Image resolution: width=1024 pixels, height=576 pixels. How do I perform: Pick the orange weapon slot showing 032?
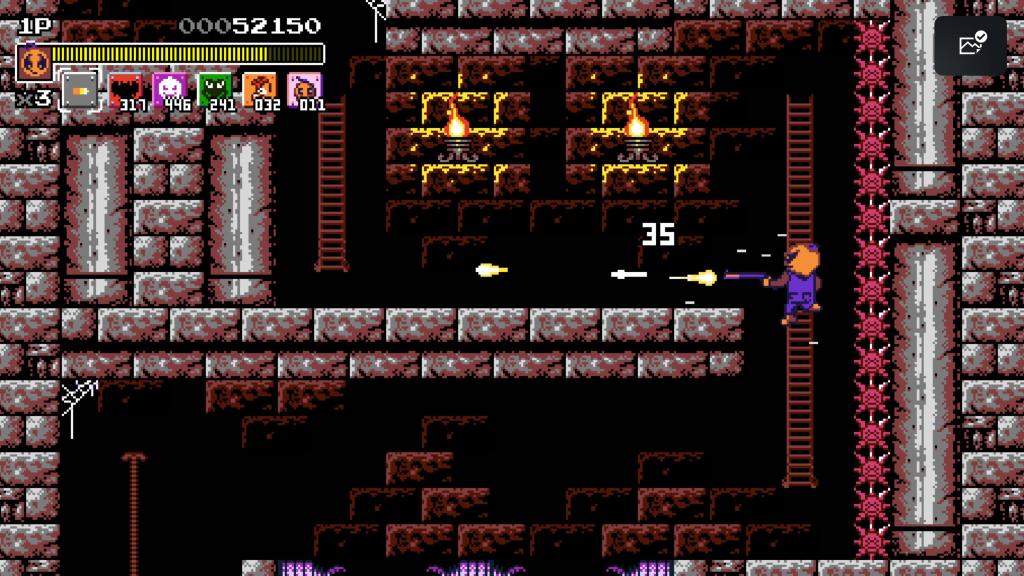[259, 90]
